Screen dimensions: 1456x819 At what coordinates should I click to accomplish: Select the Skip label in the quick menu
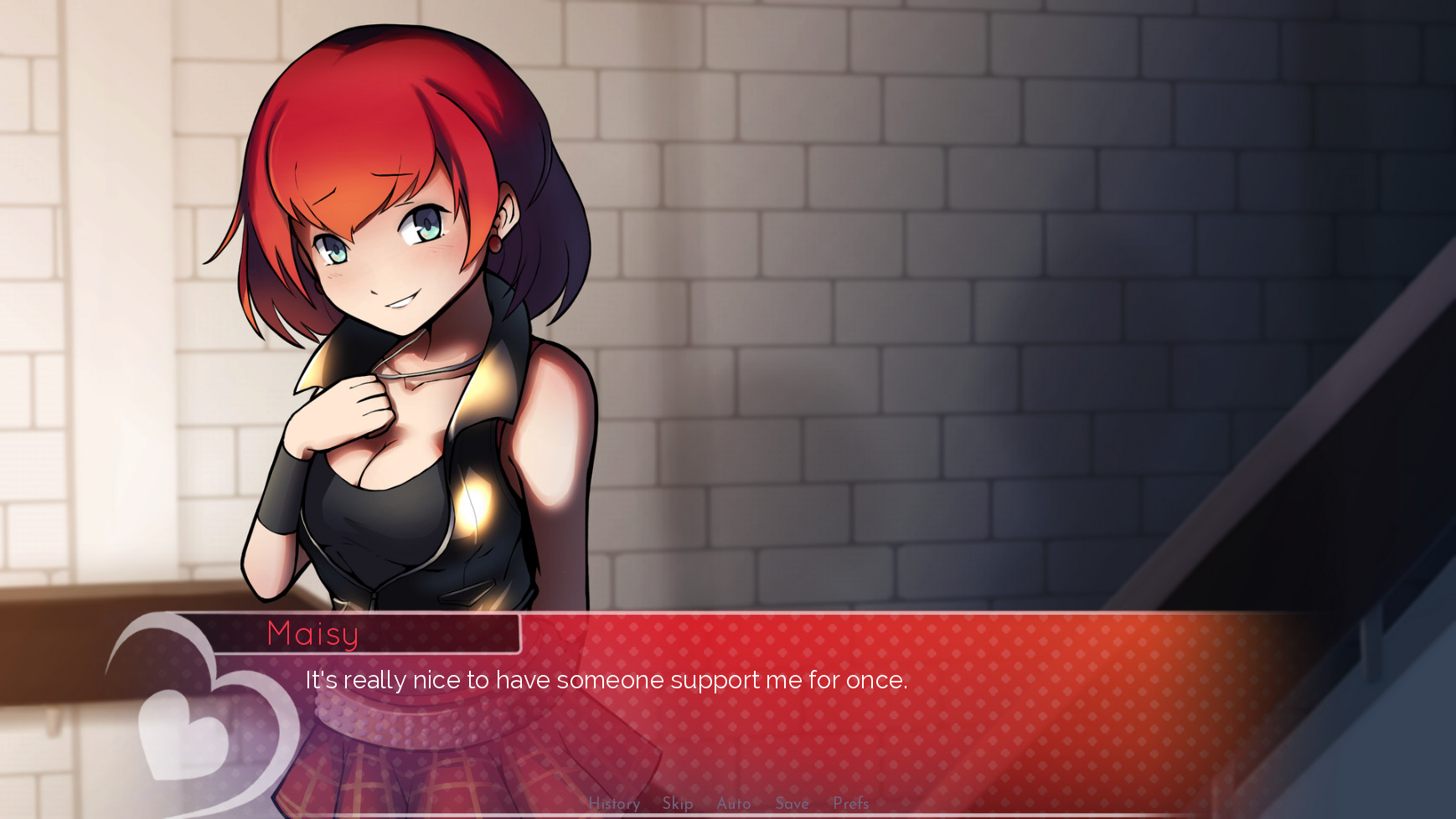677,804
